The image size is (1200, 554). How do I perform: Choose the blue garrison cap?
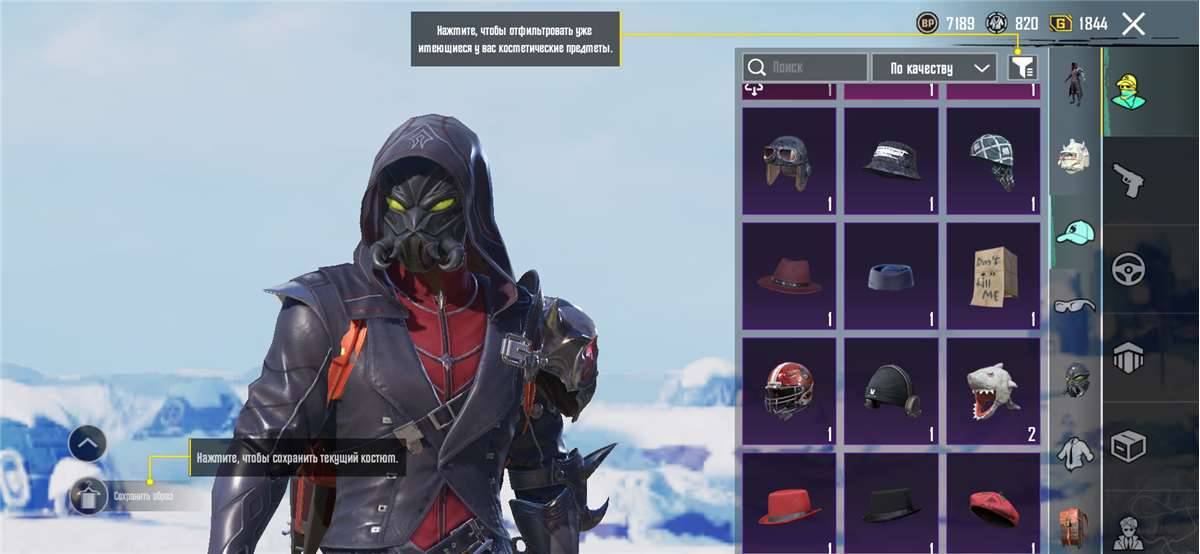pyautogui.click(x=891, y=275)
